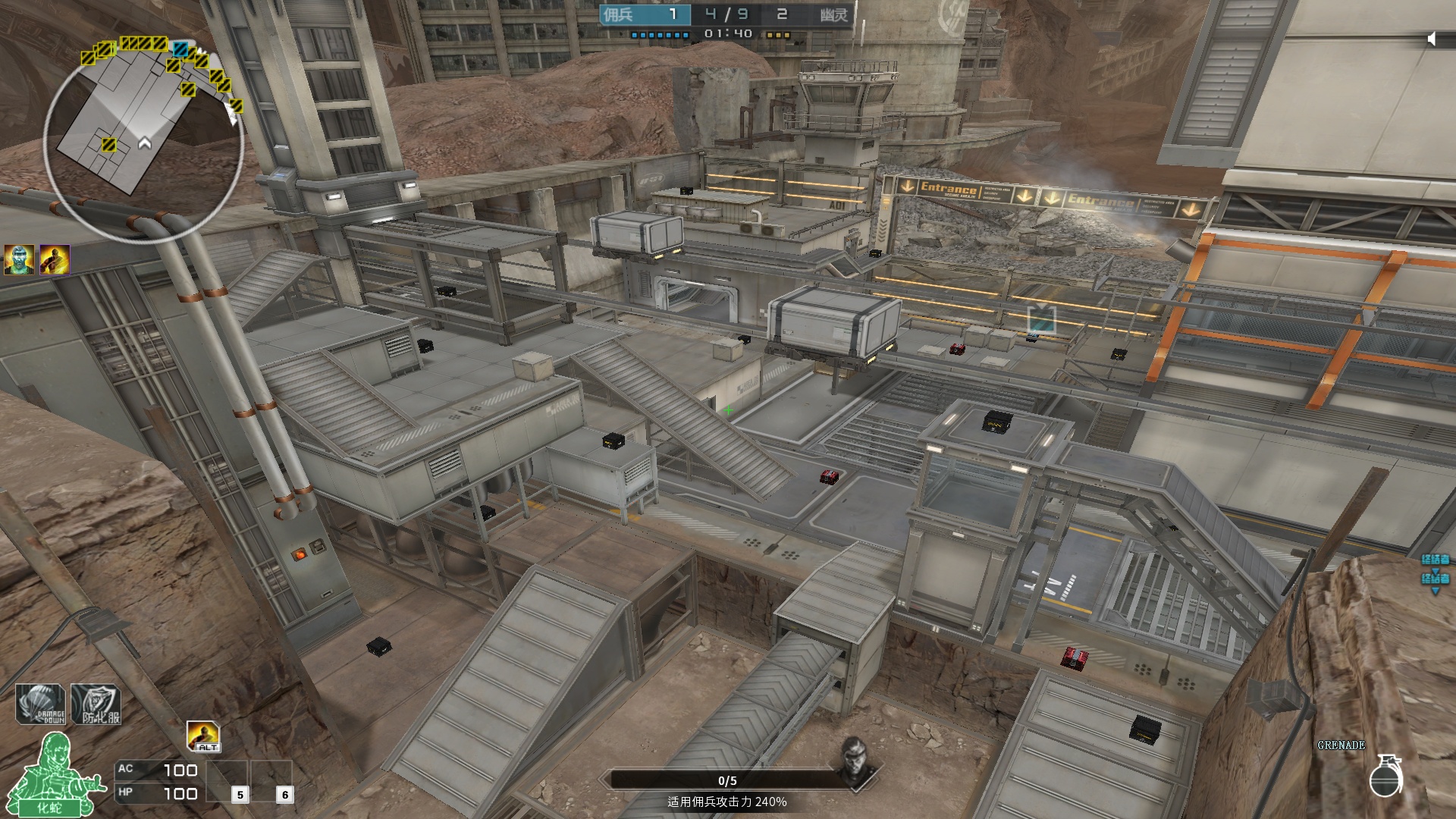Activate the ALT fighter skill icon

point(203,736)
